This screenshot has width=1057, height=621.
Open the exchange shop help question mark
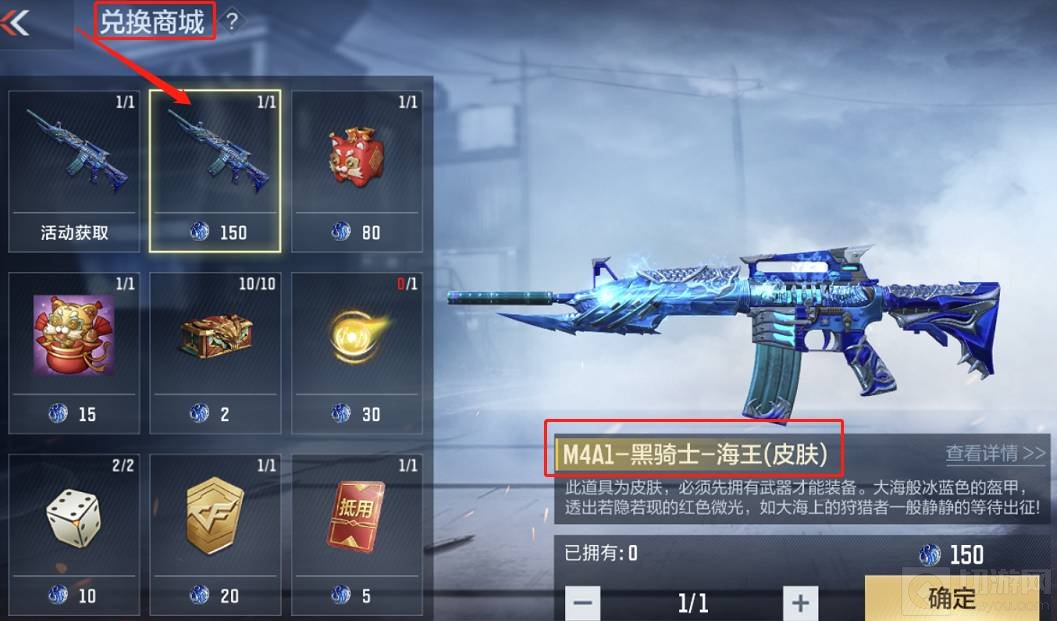[232, 21]
